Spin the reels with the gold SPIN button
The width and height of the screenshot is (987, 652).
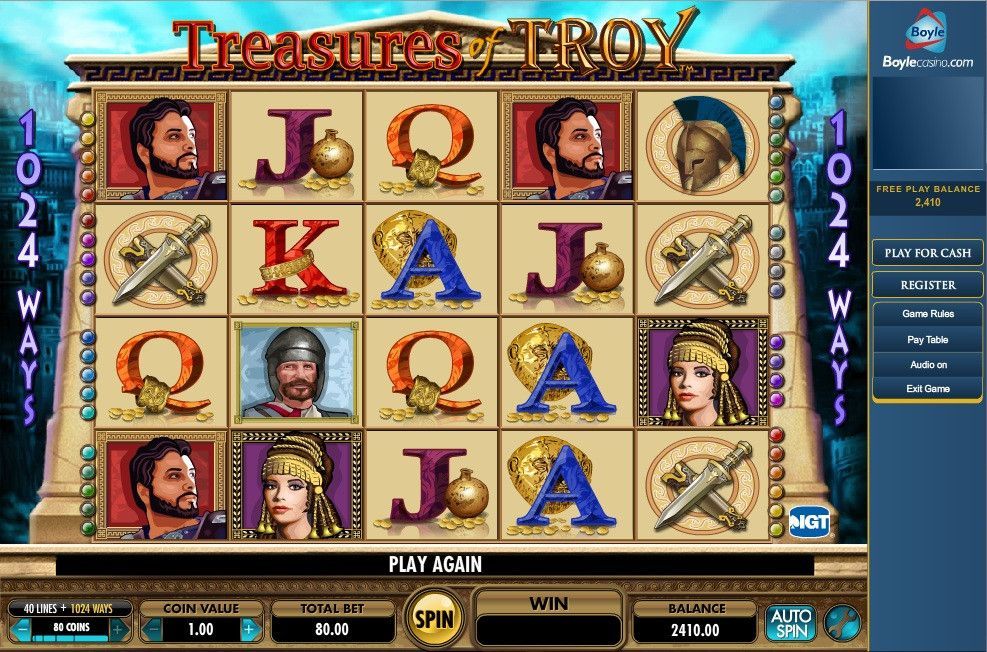(x=434, y=619)
